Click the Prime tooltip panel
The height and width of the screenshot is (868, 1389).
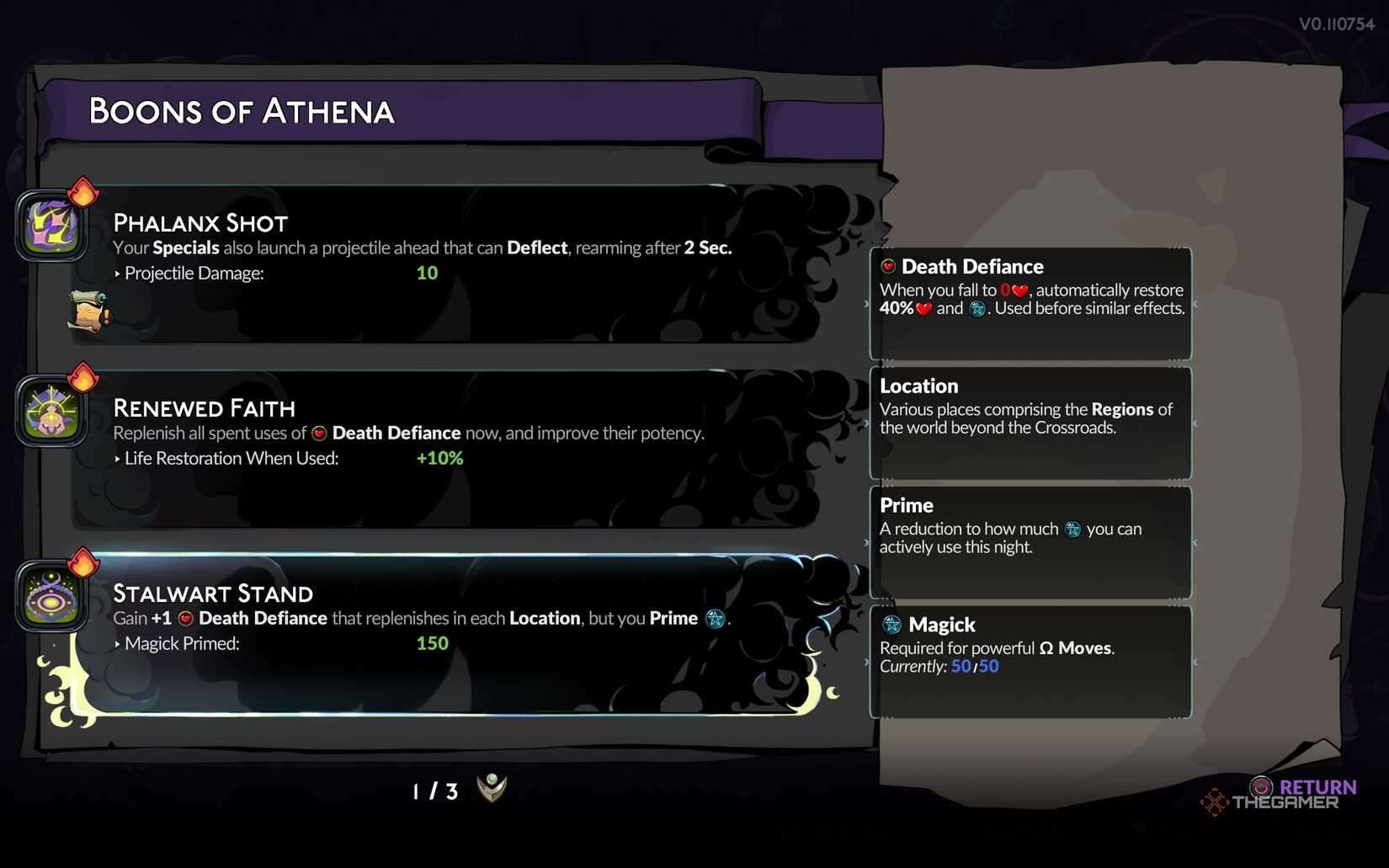pos(1030,541)
